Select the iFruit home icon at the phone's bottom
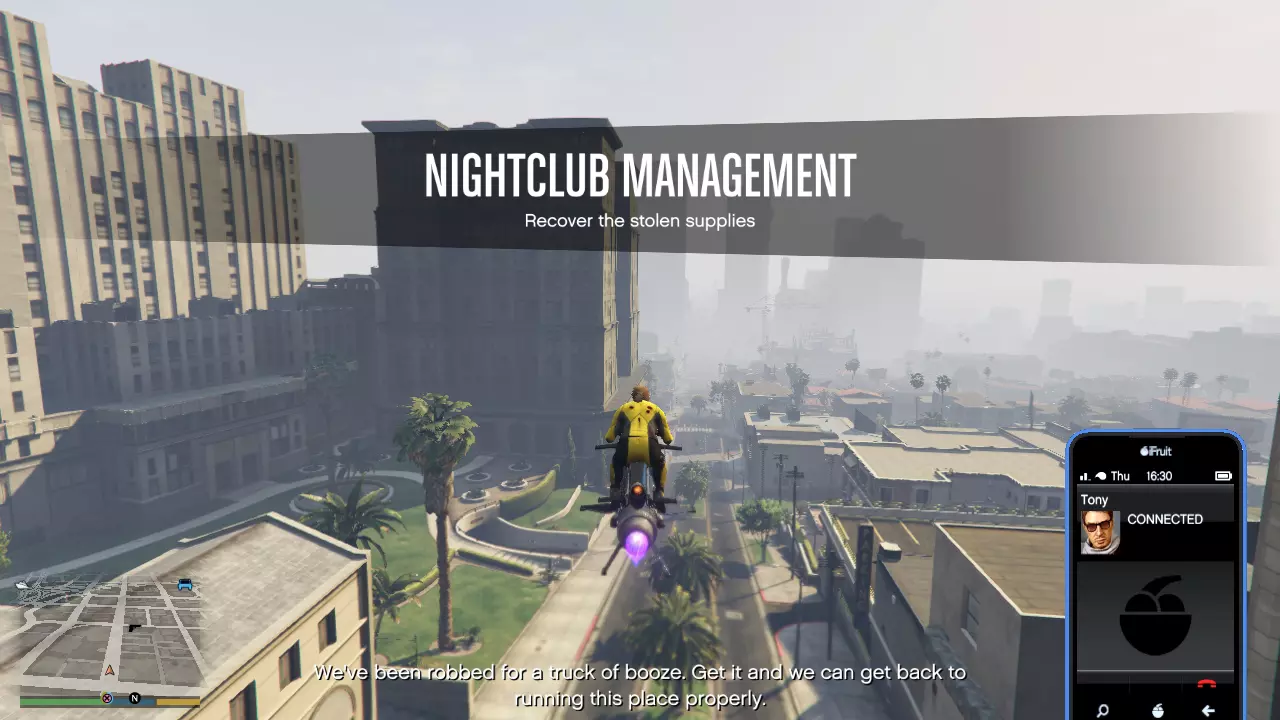1280x720 pixels. pos(1157,709)
